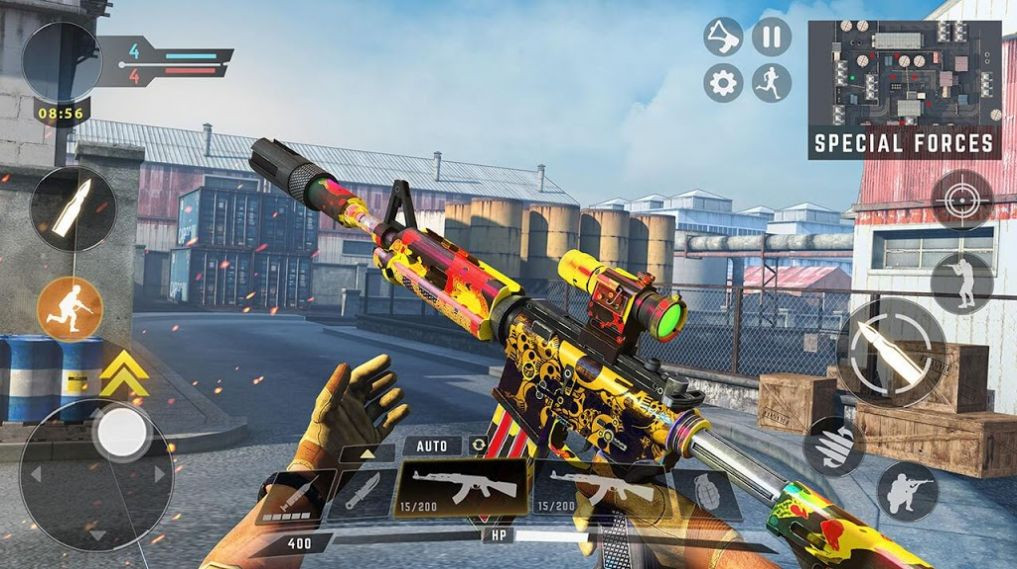
Task: Jump using the spring icon button
Action: click(x=833, y=446)
